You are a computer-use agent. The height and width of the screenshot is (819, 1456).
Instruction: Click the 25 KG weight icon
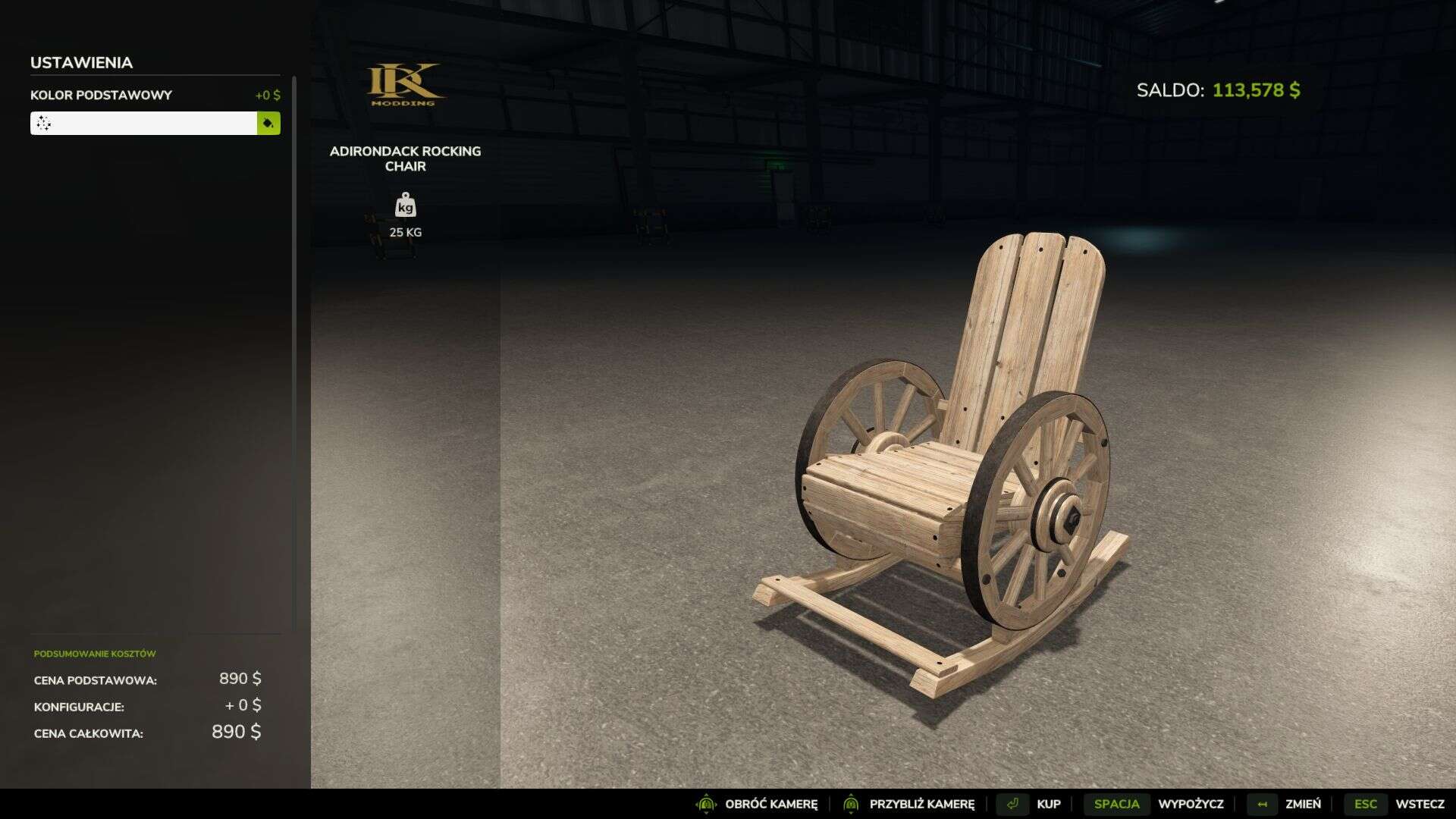(405, 206)
